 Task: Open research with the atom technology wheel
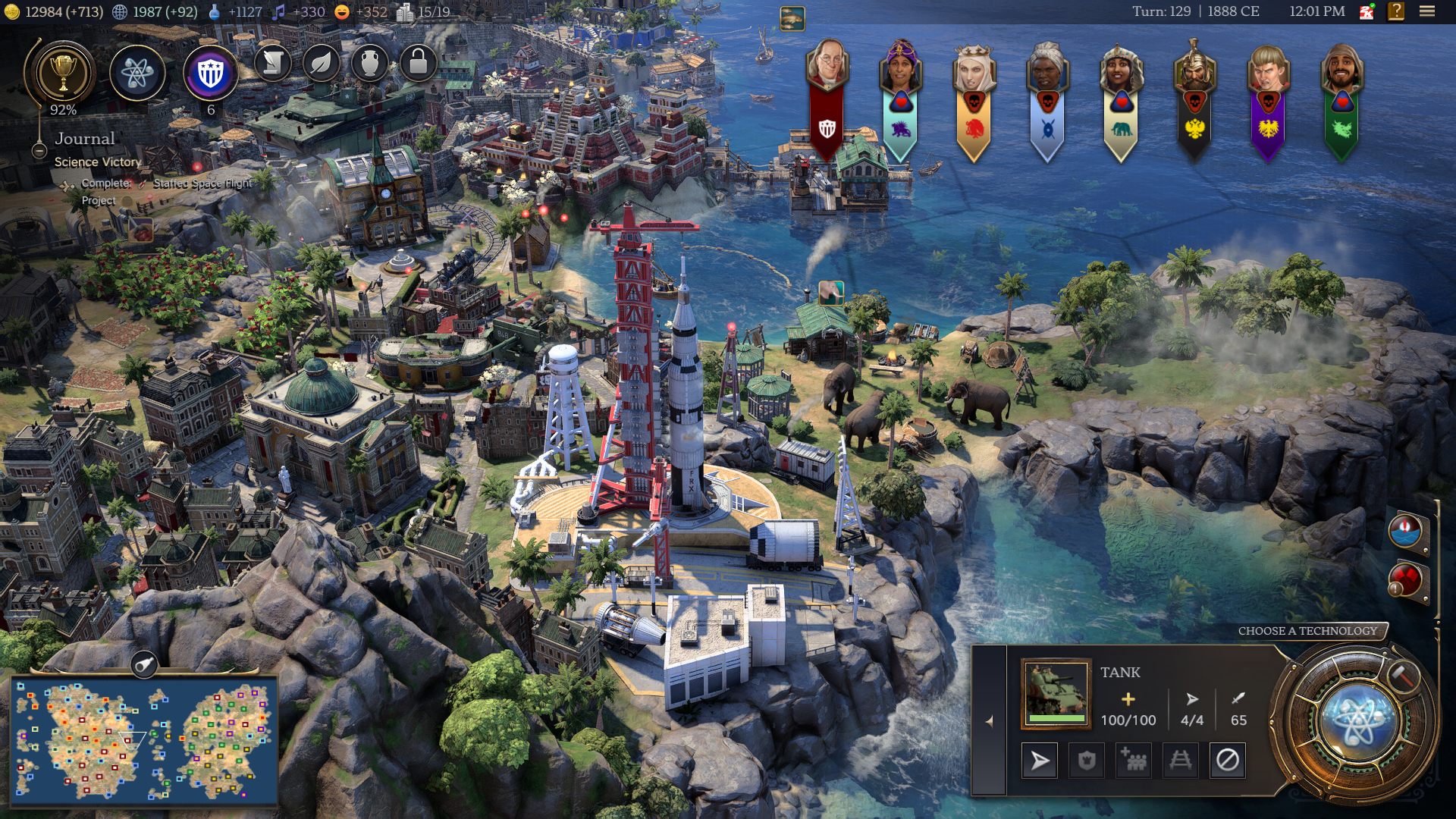click(1360, 721)
